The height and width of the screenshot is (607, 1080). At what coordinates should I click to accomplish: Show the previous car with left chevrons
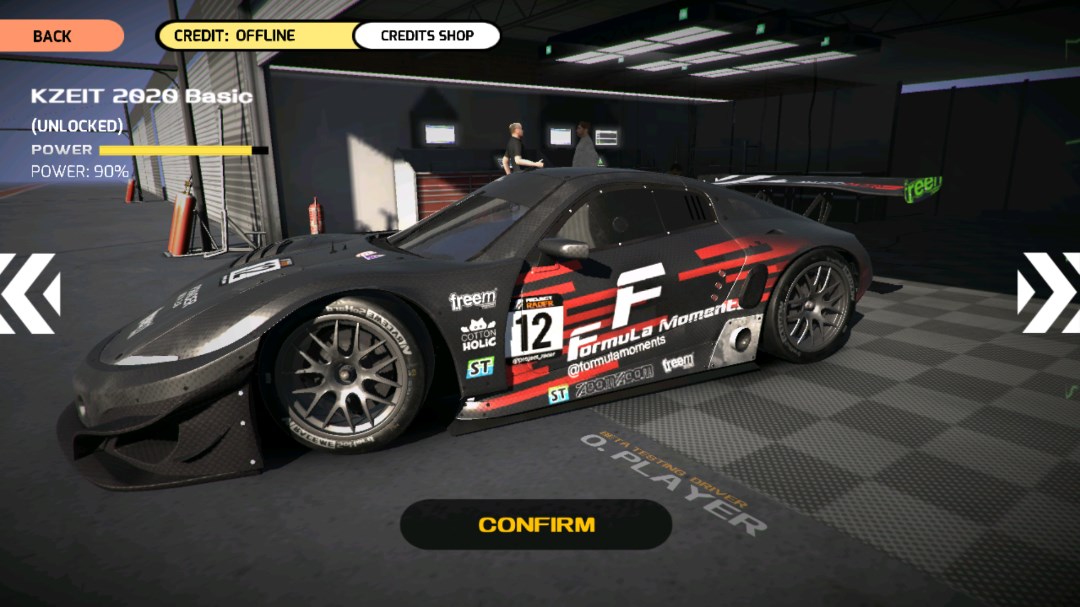point(28,293)
